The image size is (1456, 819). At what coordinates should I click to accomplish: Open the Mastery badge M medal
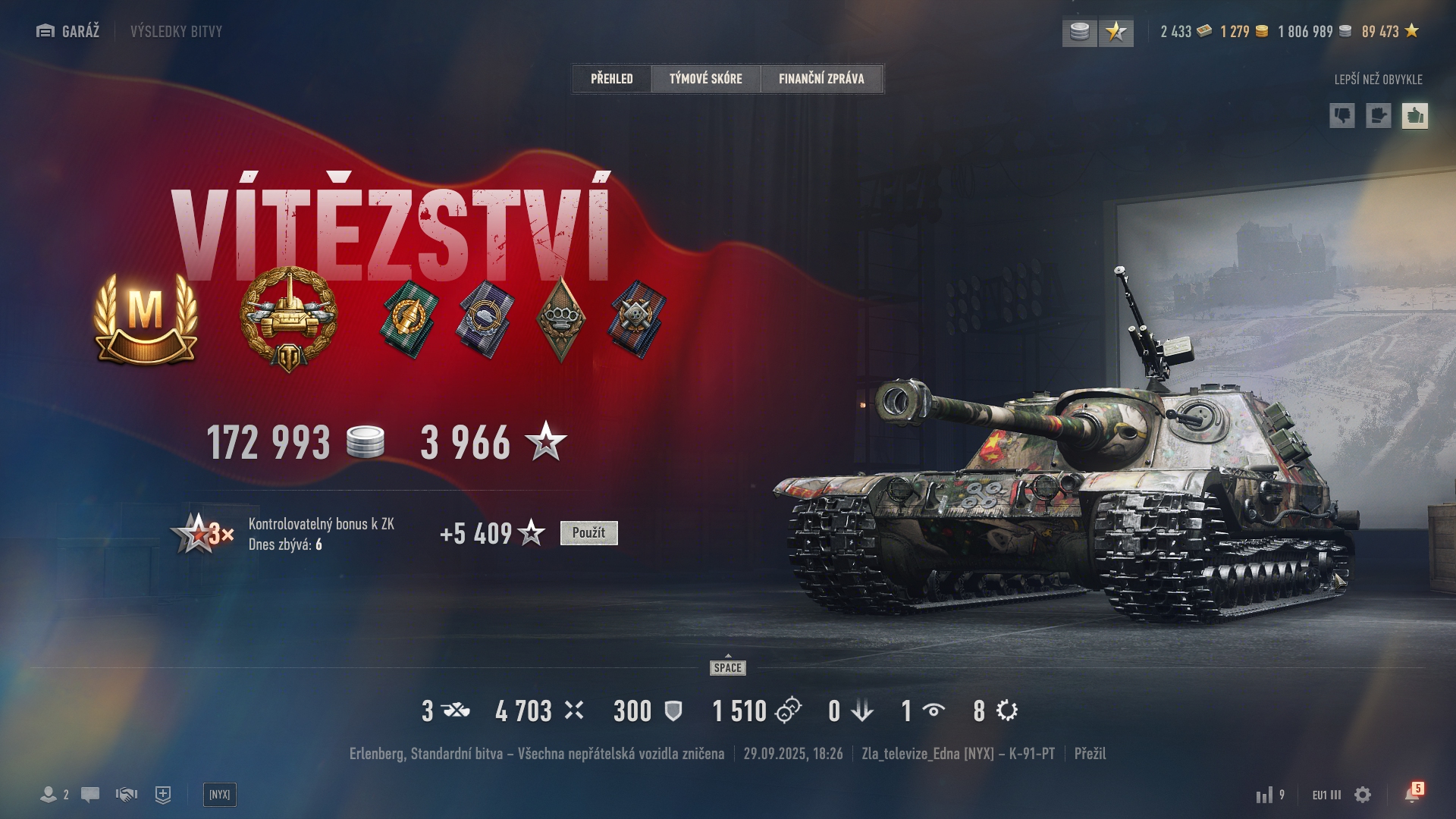146,316
